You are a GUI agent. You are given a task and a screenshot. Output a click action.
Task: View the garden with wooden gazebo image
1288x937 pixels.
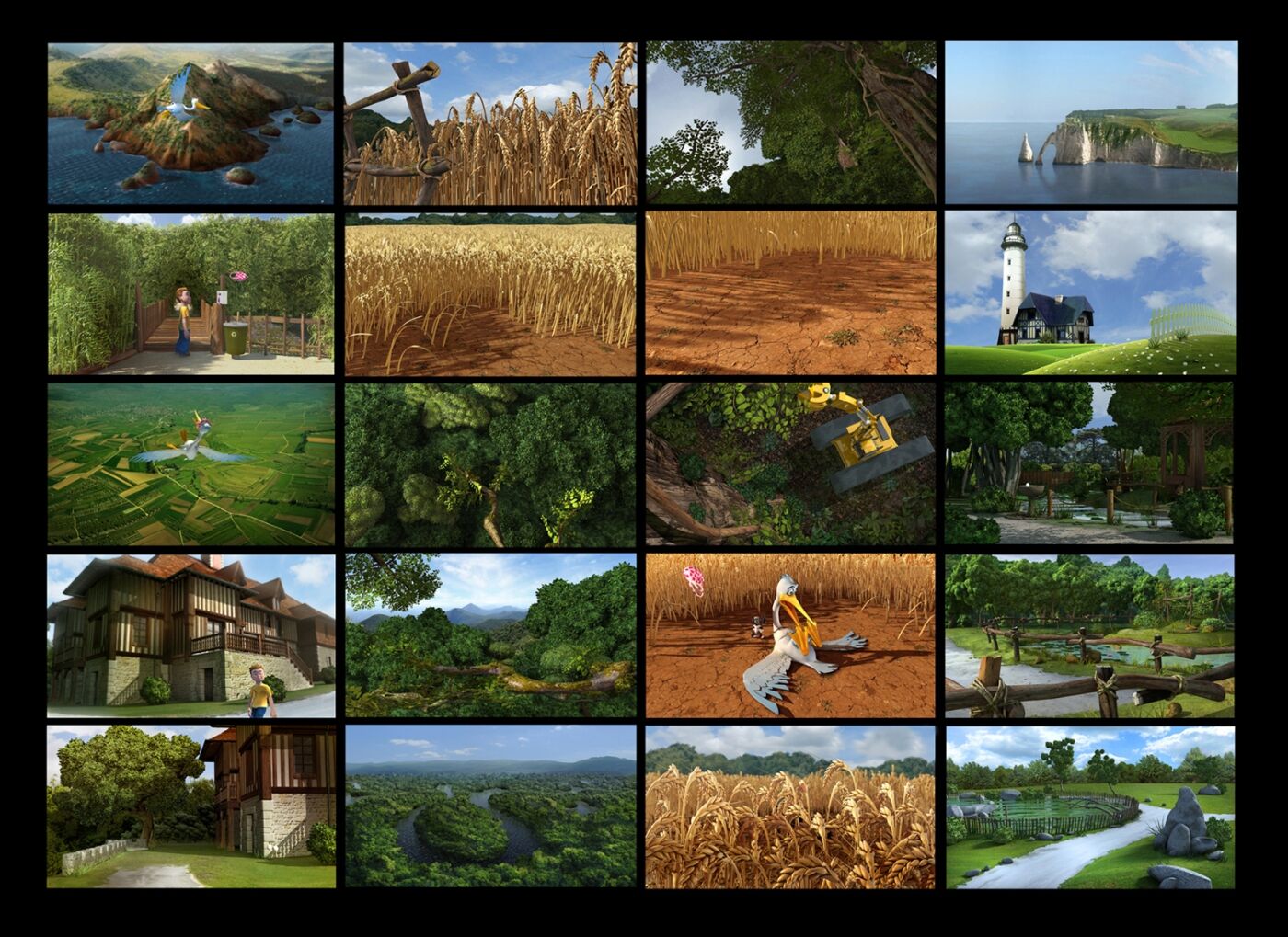pyautogui.click(x=1091, y=464)
